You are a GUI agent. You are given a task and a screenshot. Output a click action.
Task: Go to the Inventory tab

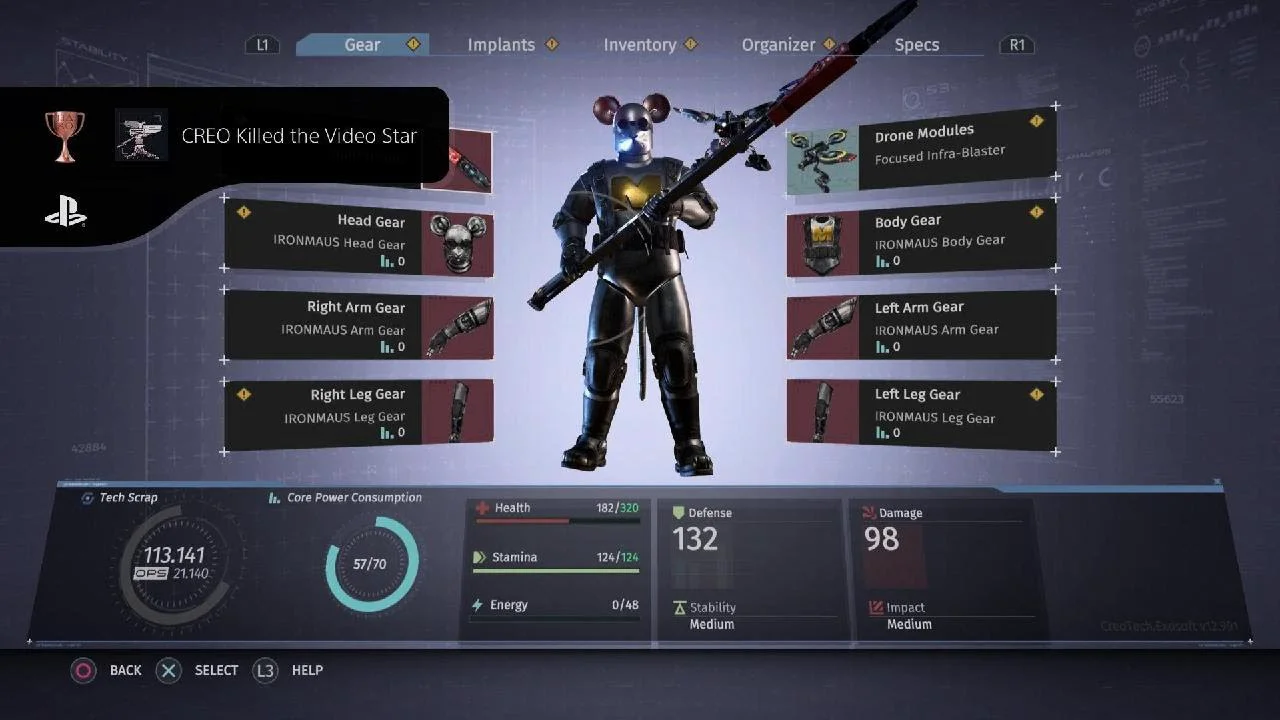(639, 45)
